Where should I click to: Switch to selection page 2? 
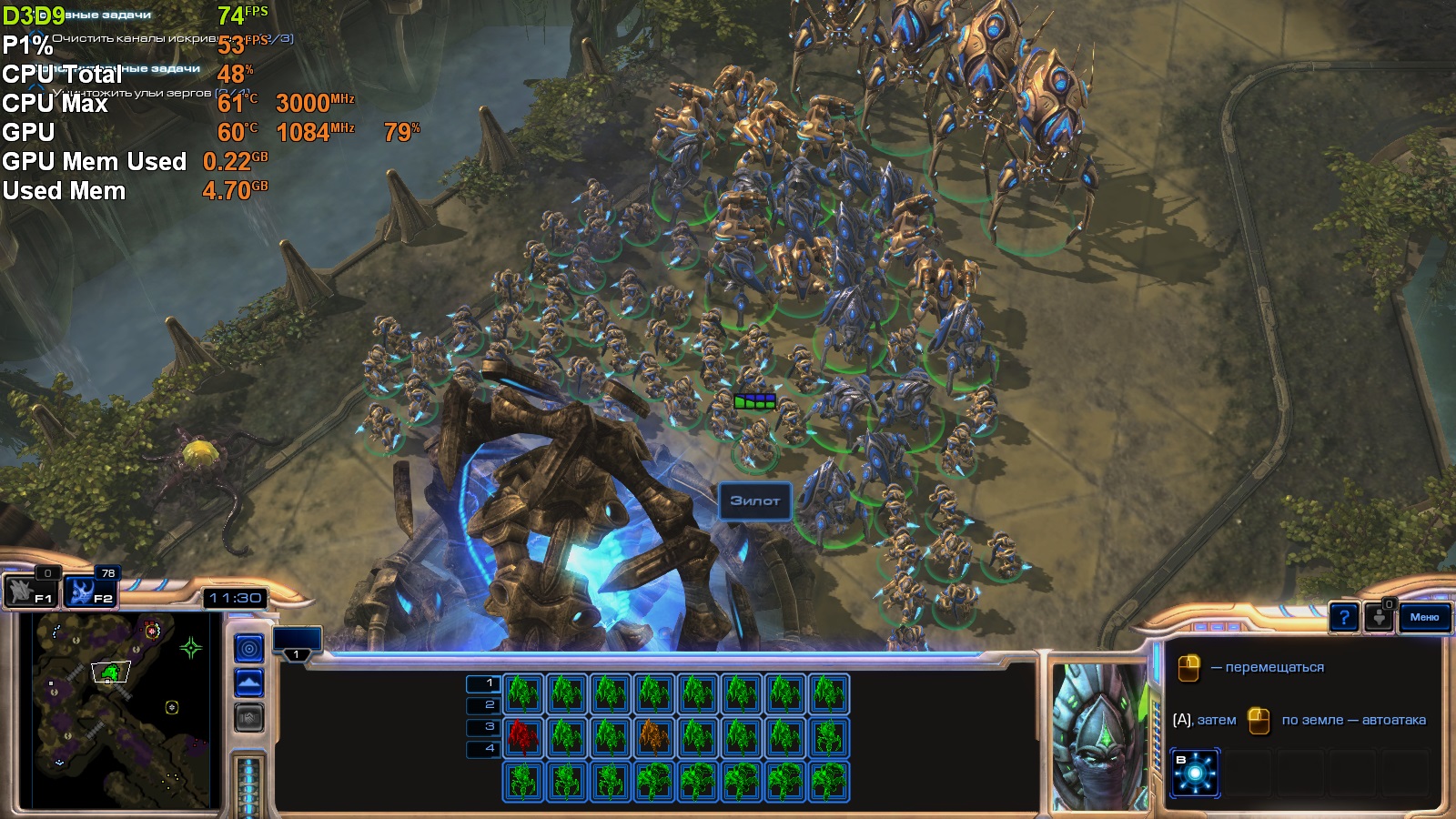[482, 705]
